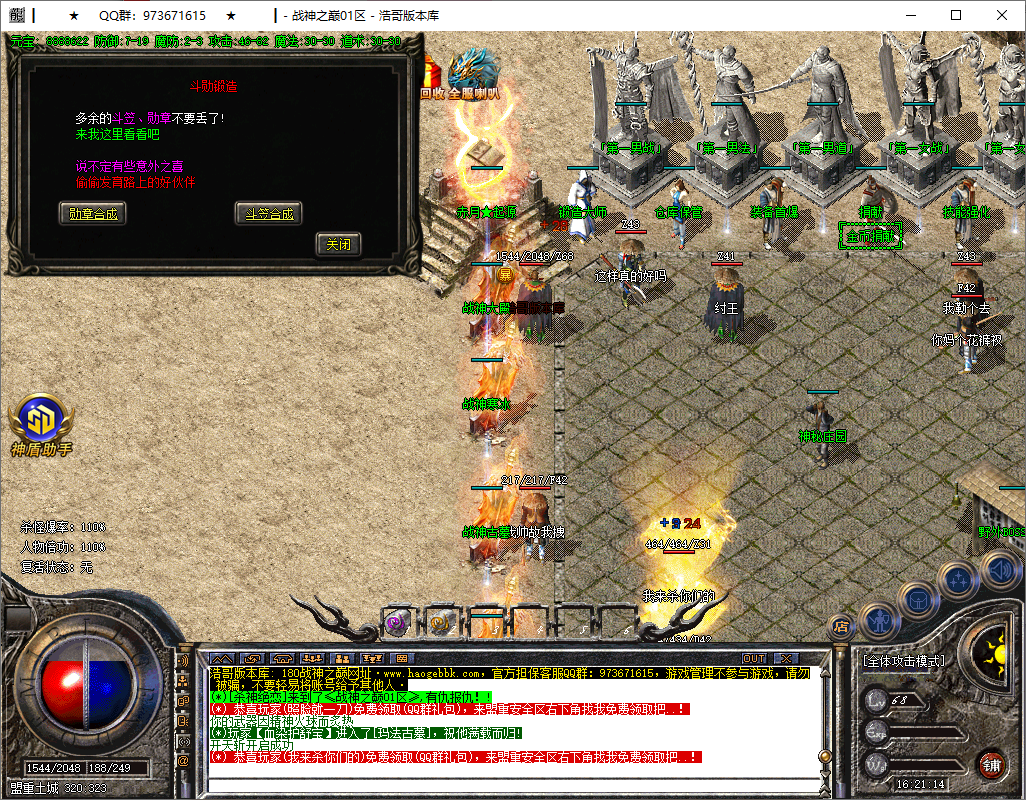
Task: Maximize the game window
Action: coord(956,15)
